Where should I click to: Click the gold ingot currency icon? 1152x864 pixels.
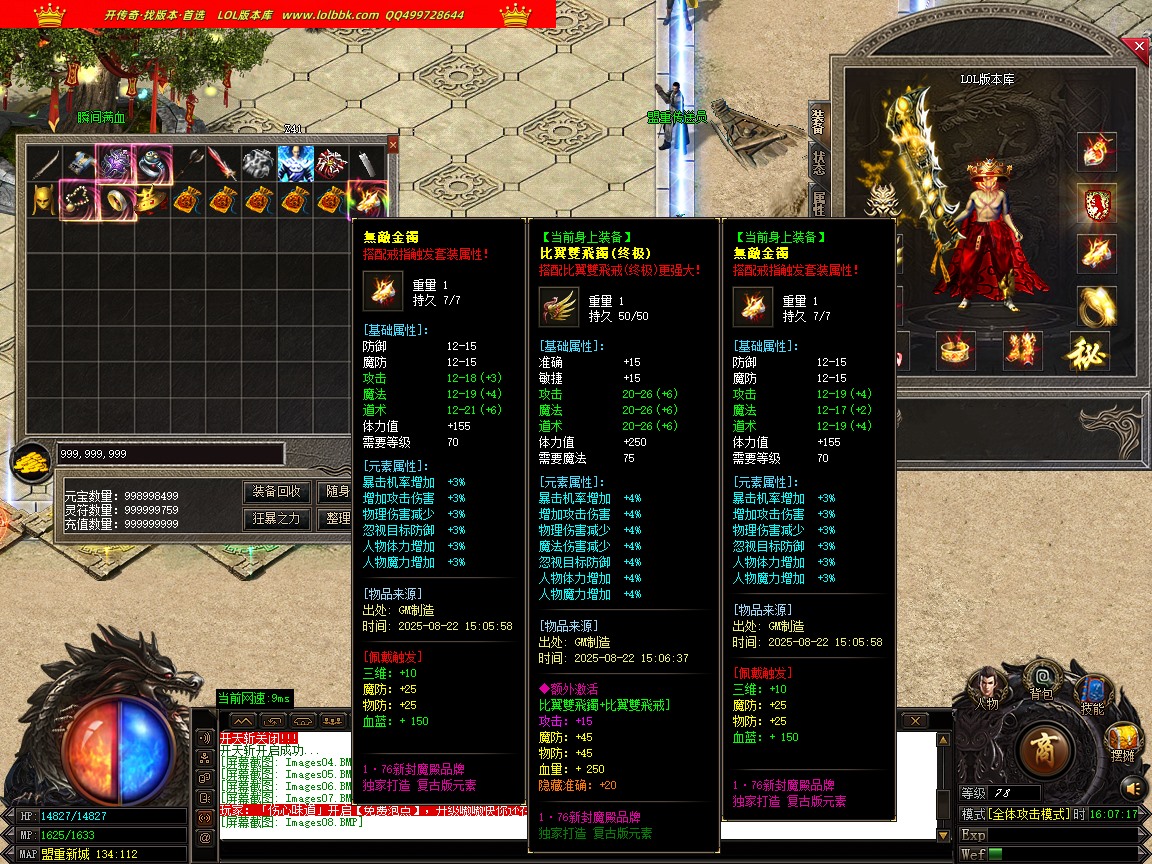coord(33,461)
